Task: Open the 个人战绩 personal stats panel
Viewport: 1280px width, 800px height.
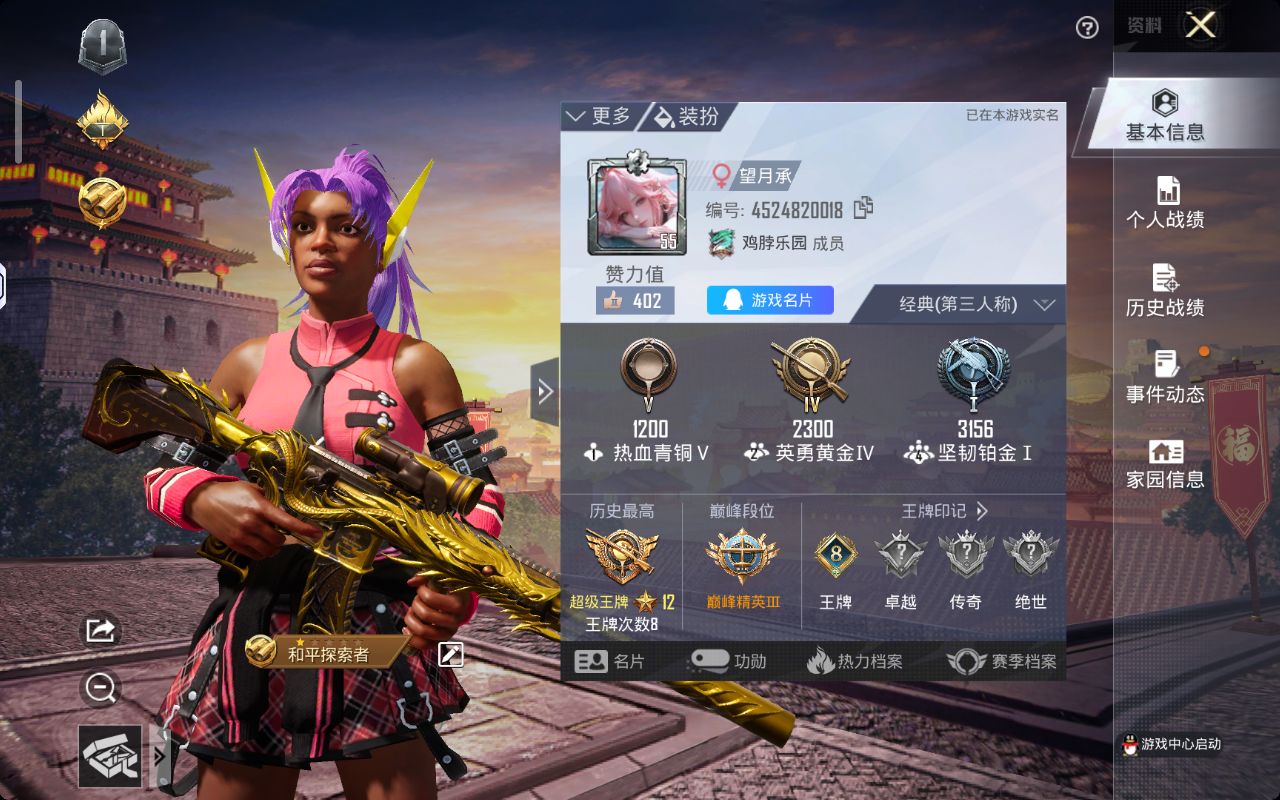Action: (1166, 203)
